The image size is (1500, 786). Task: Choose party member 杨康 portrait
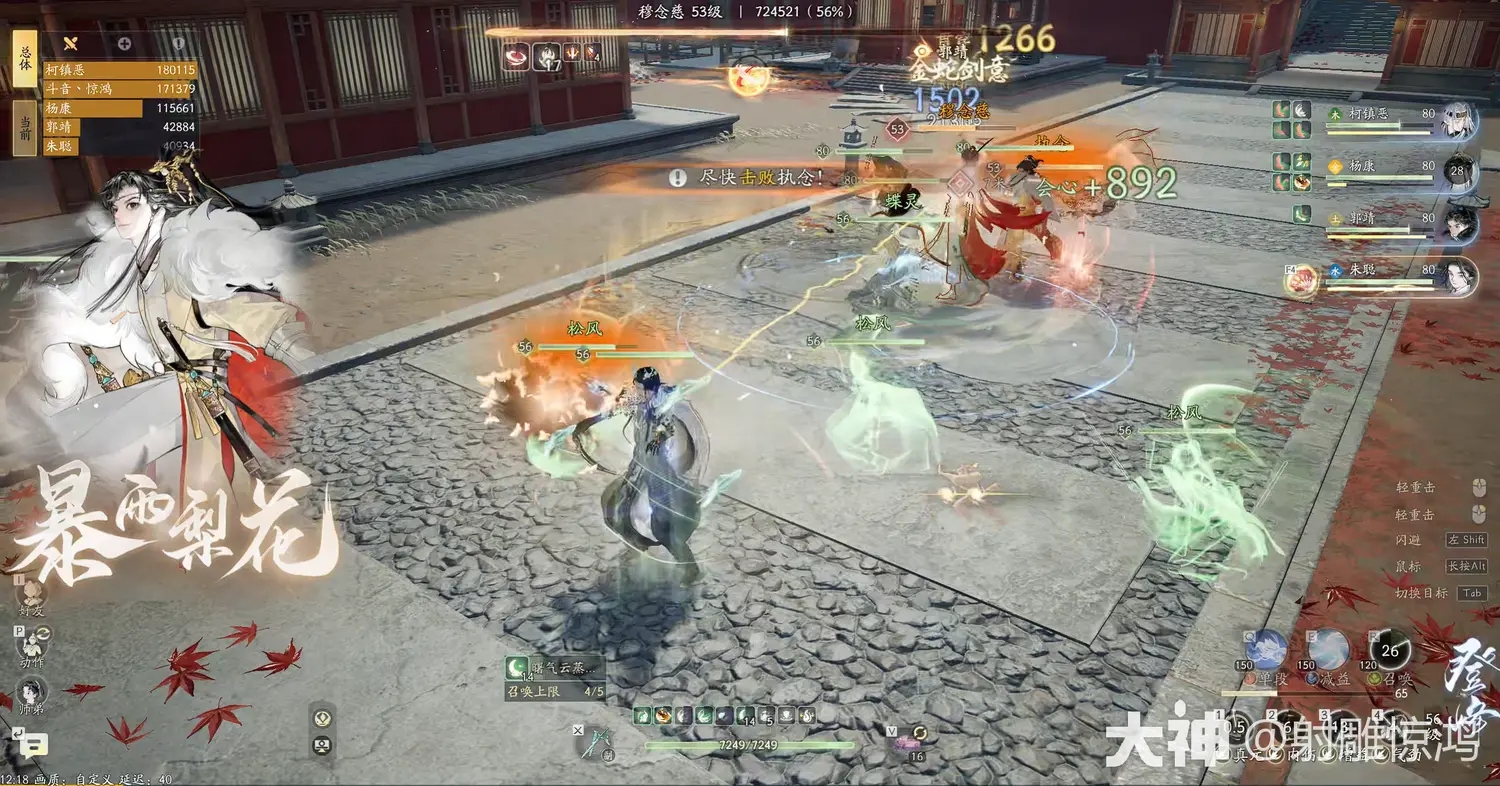click(x=1460, y=172)
